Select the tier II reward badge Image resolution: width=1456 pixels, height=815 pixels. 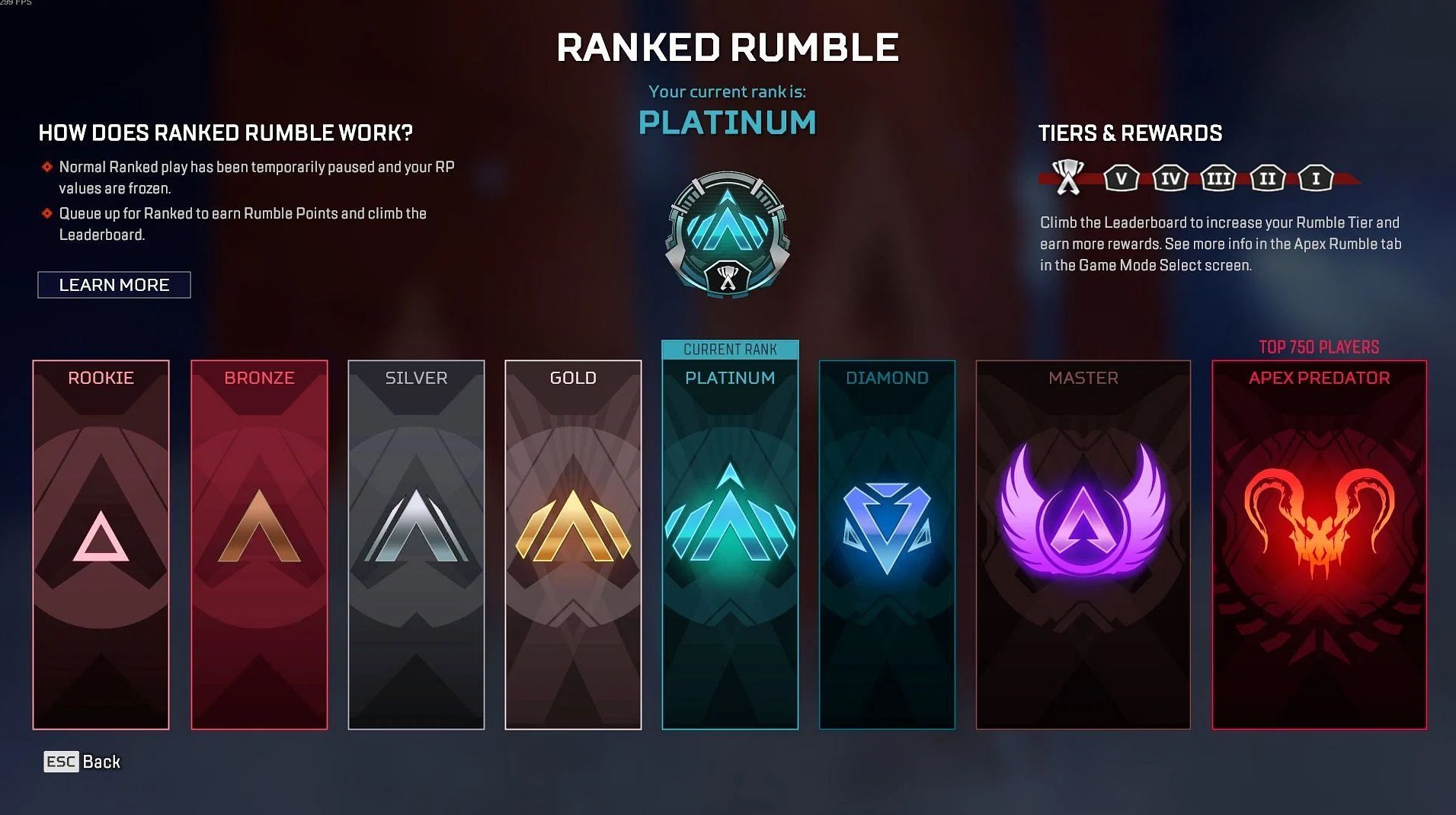(x=1267, y=179)
